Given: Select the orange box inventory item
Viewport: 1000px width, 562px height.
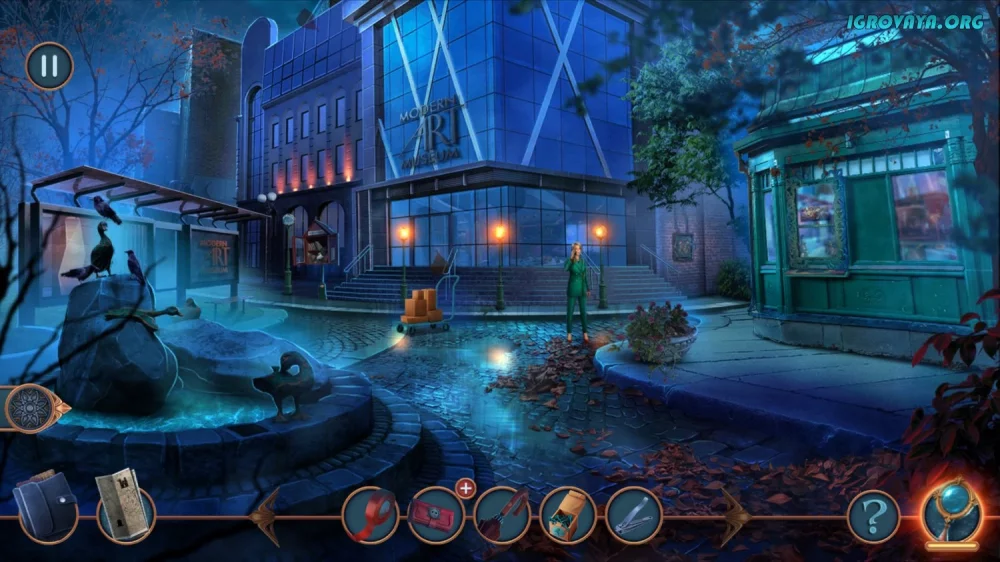Looking at the screenshot, I should 568,515.
